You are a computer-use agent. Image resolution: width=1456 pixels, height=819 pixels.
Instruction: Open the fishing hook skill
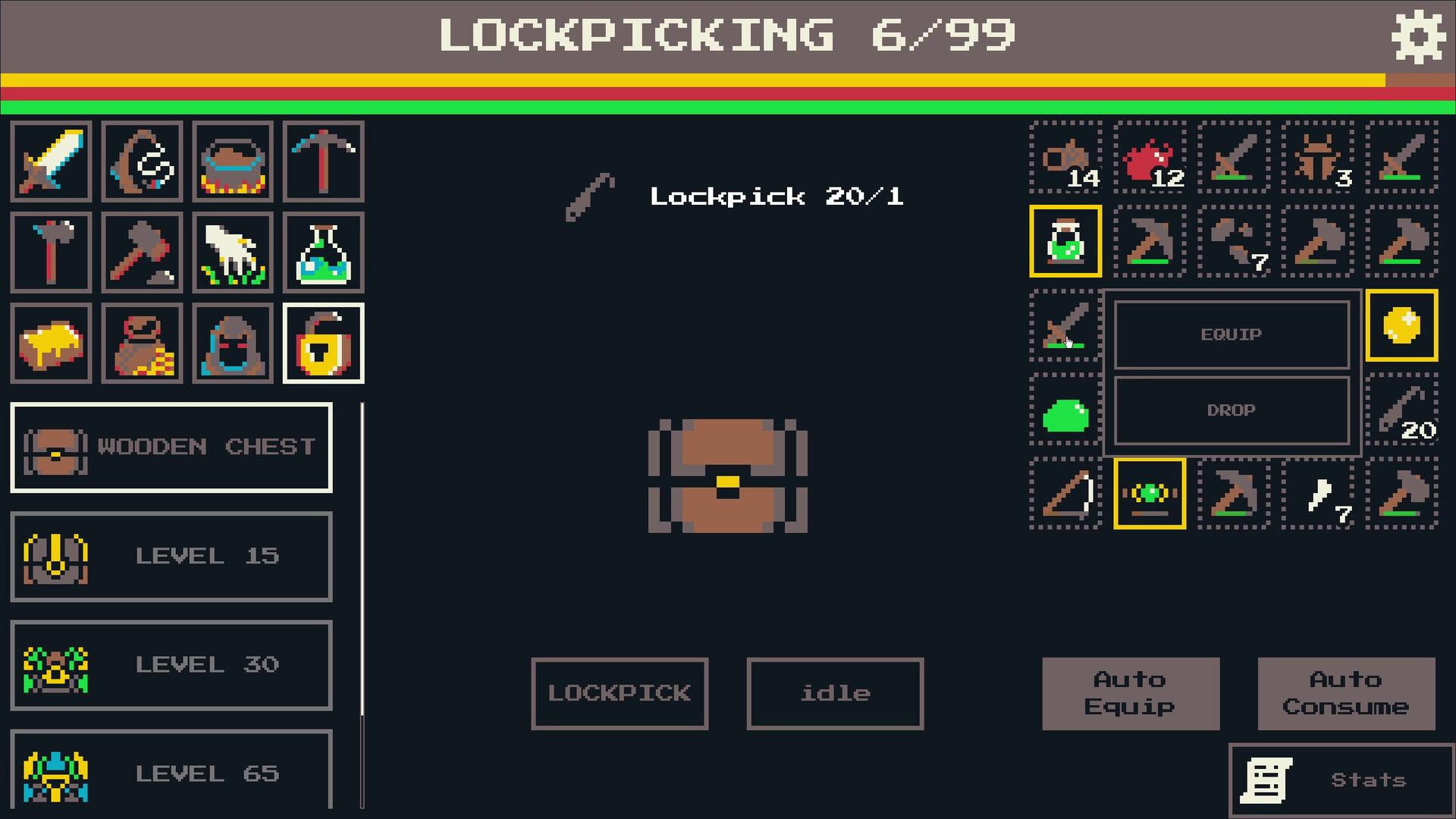pyautogui.click(x=141, y=161)
